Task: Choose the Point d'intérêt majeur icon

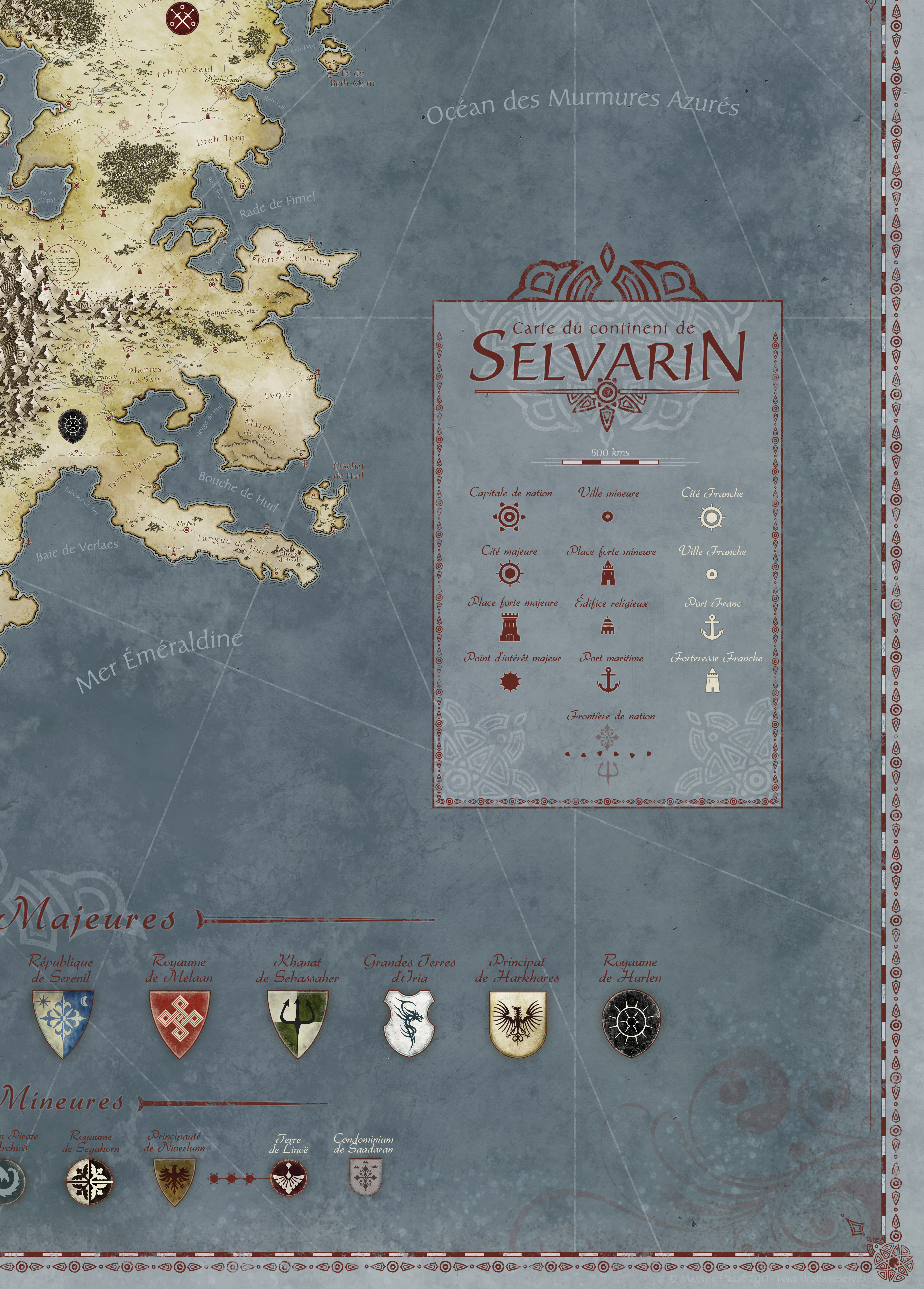Action: pyautogui.click(x=510, y=681)
